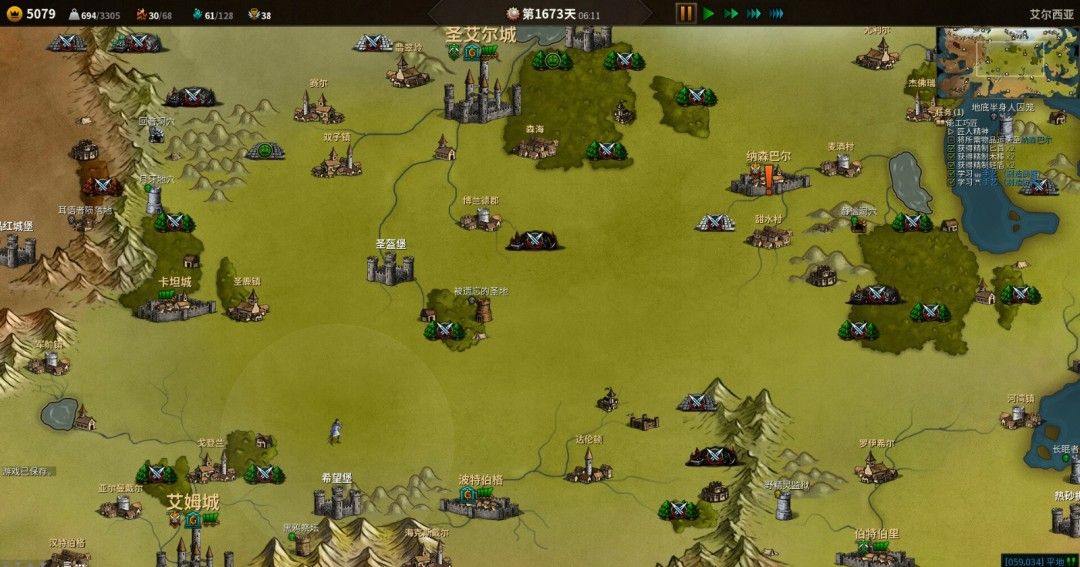Click the gear icon beside the day counter

pos(512,14)
